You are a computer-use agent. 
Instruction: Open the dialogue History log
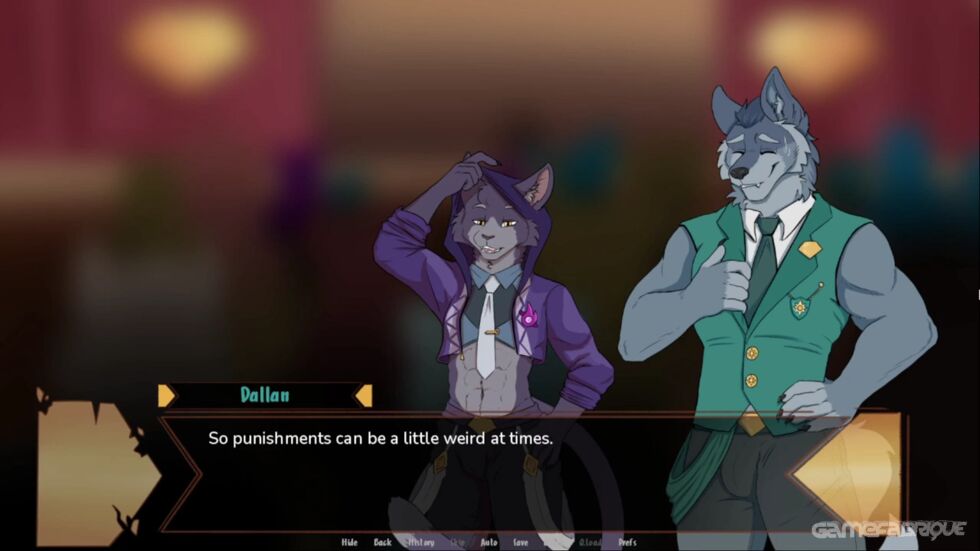click(420, 542)
